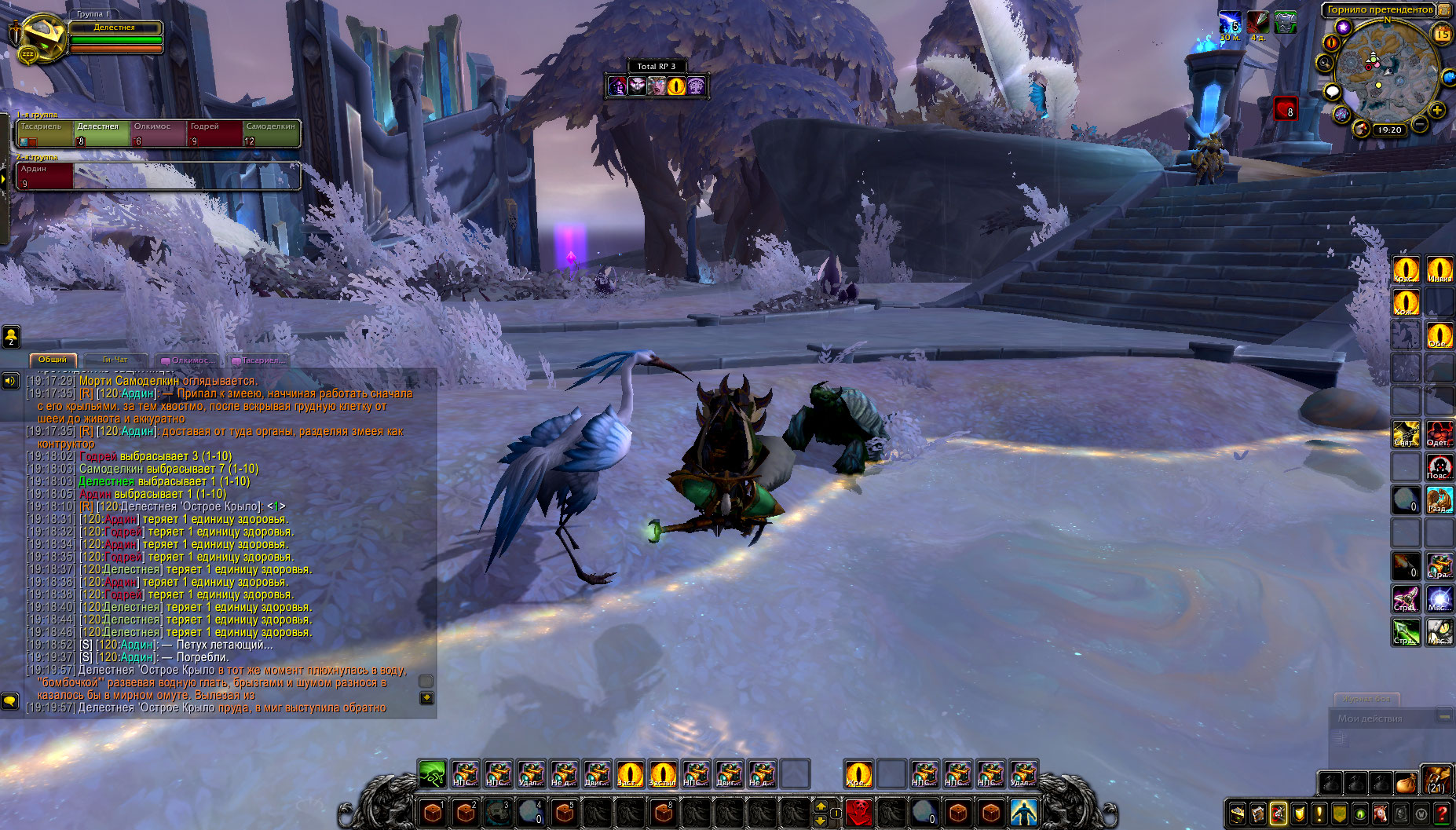Click the red skull action button
1456x830 pixels.
coord(859,812)
